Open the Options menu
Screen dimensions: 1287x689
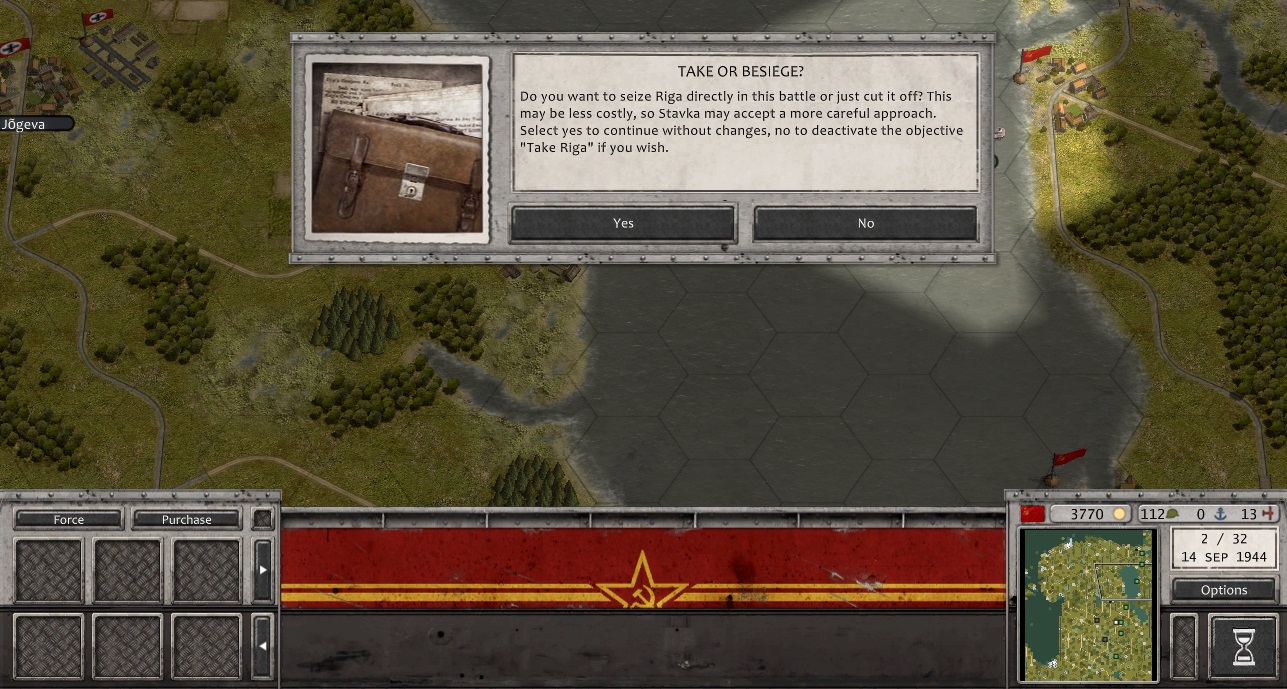[x=1224, y=590]
